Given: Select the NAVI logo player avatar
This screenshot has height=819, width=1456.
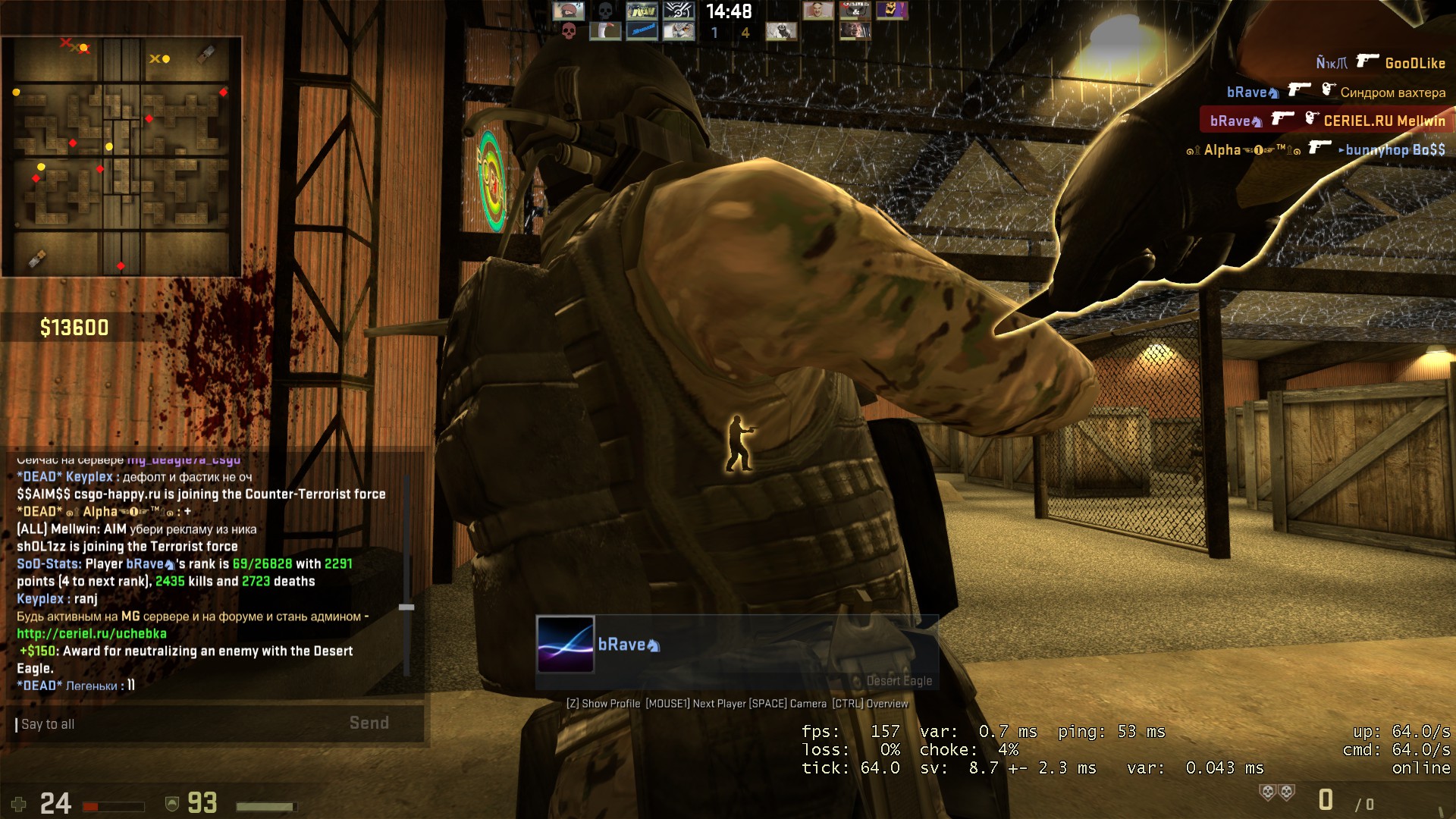Looking at the screenshot, I should click(x=642, y=11).
